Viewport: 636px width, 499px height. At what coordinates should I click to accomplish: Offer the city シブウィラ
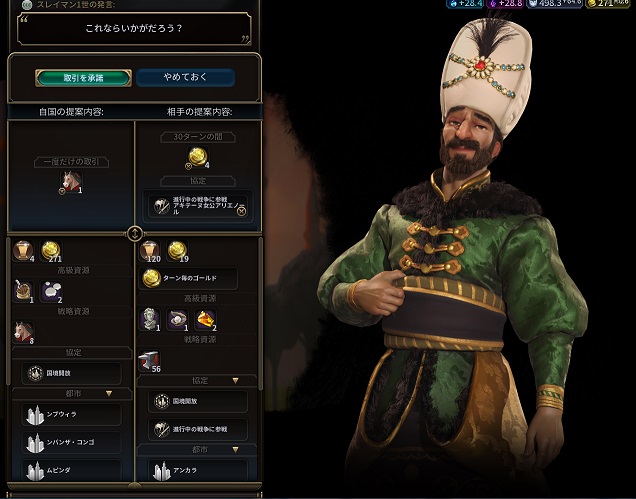click(68, 414)
